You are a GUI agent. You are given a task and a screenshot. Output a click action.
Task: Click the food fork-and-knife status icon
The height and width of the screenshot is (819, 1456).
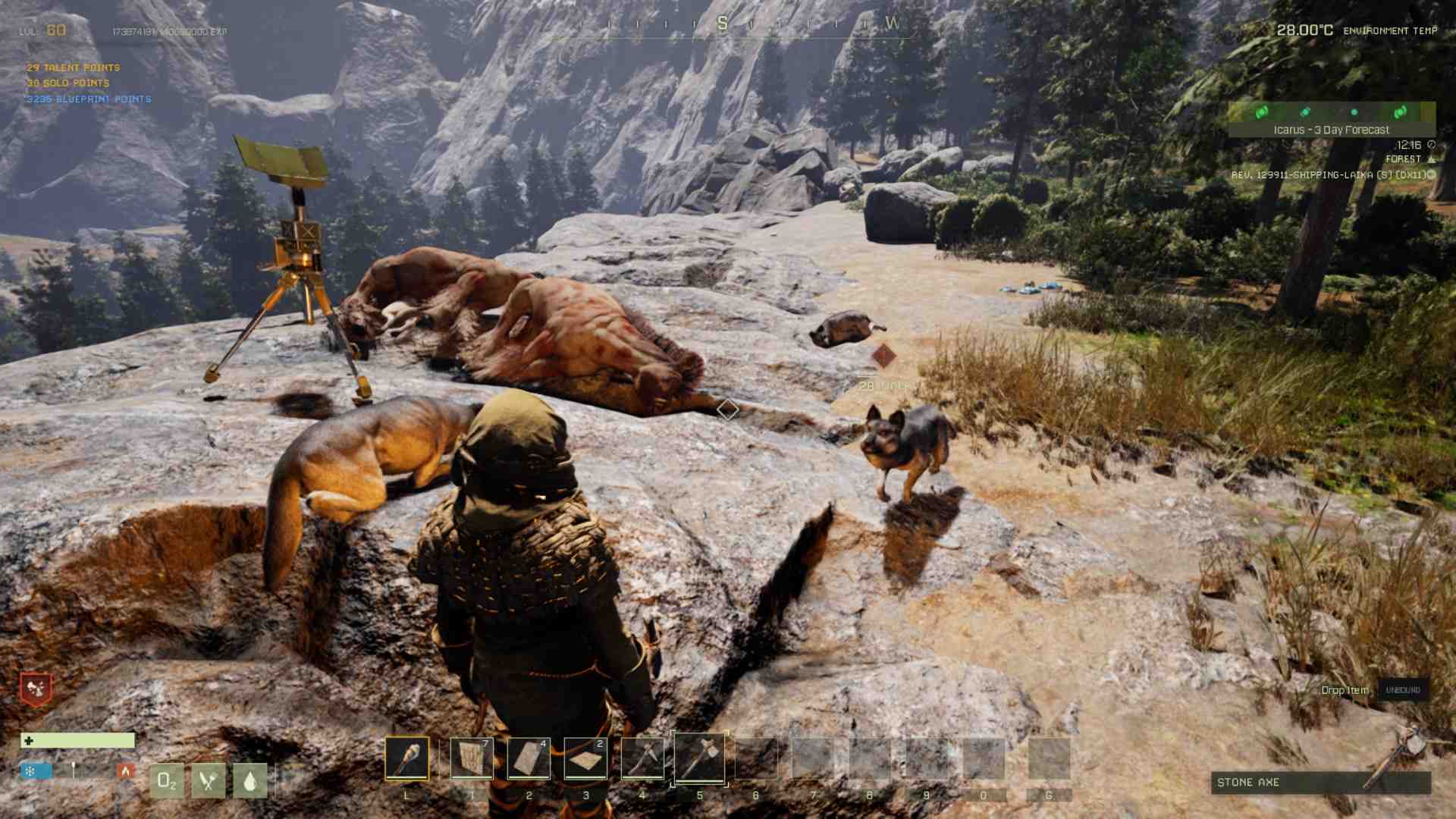pos(208,780)
